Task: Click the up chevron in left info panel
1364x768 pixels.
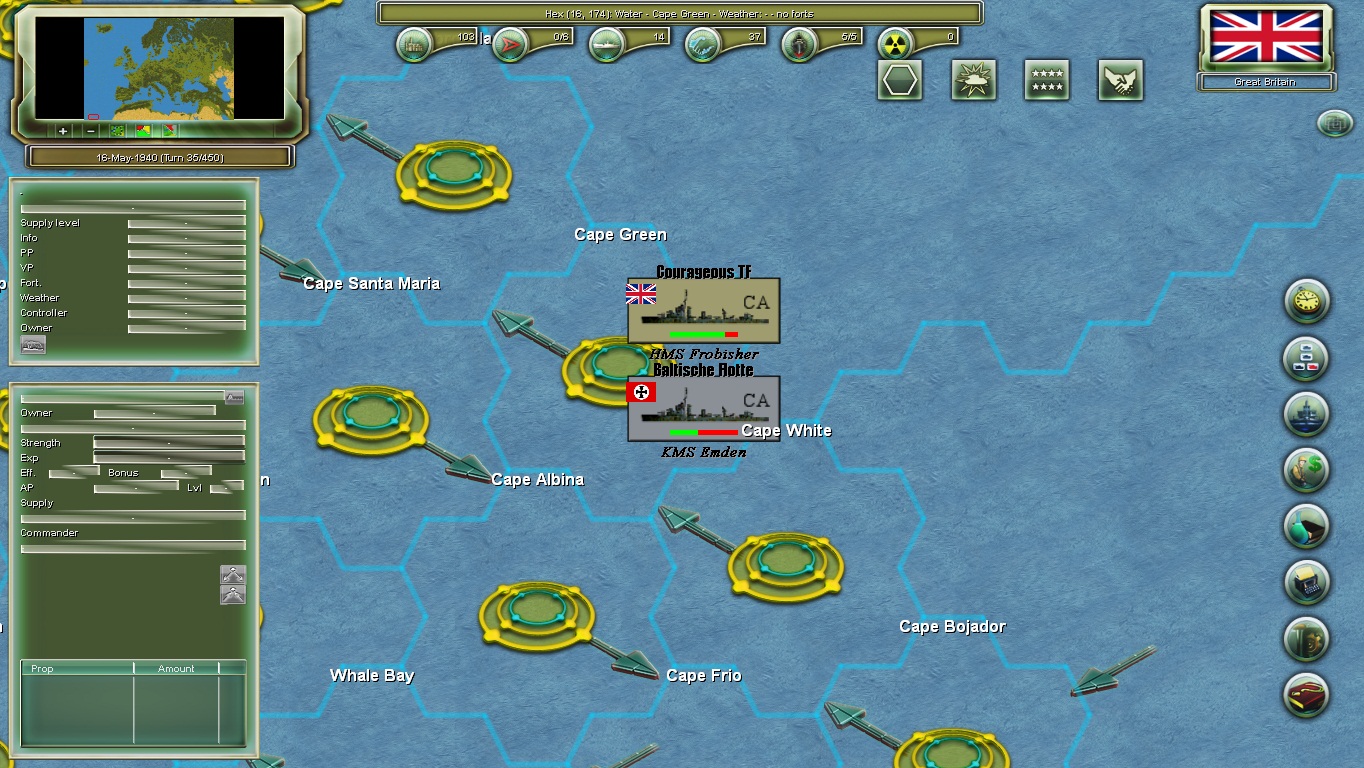Action: [232, 574]
